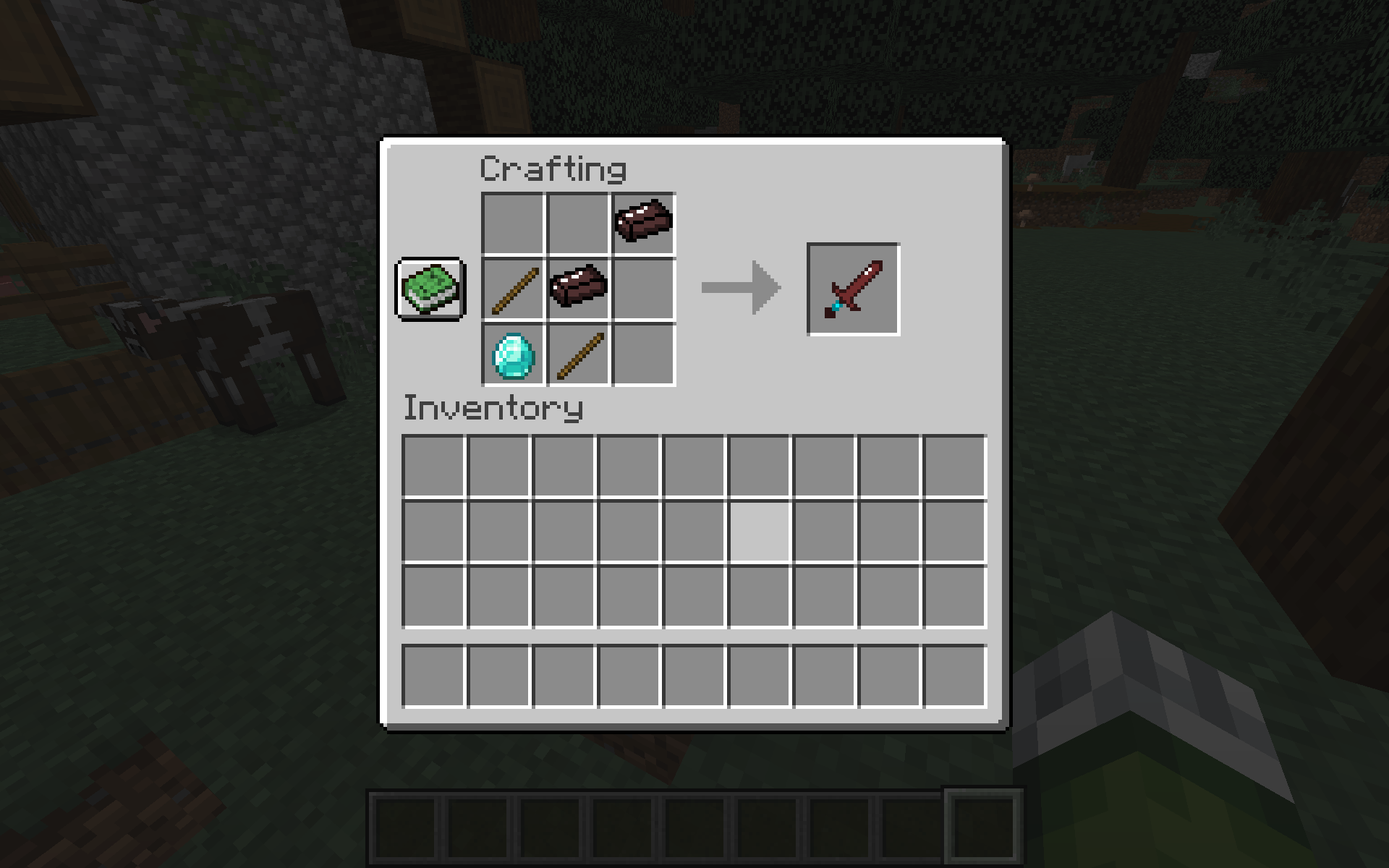Grab the stick next to the recipe book

tap(514, 289)
